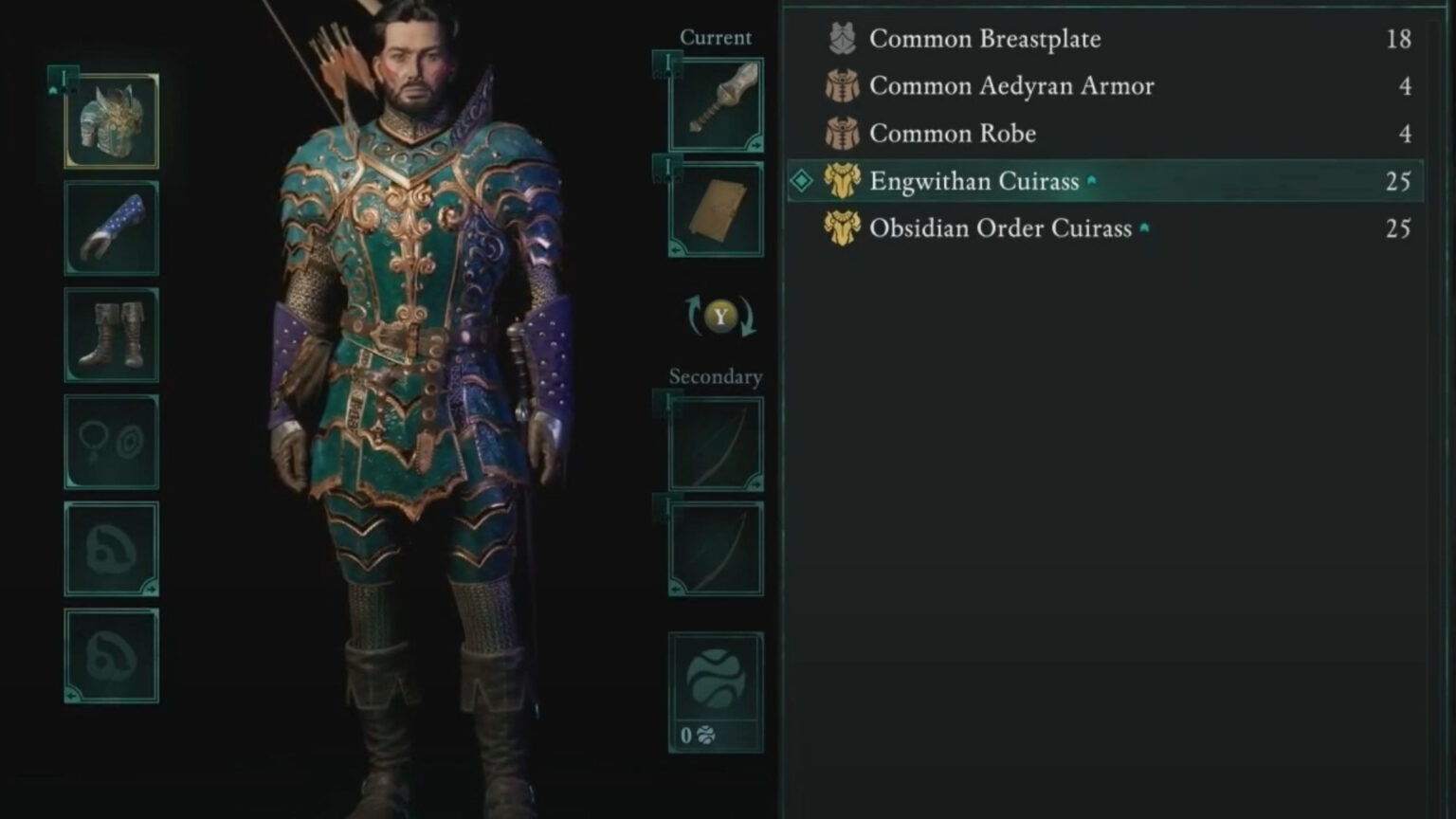Open the gloves equipment slot
This screenshot has height=819, width=1456.
coord(111,227)
